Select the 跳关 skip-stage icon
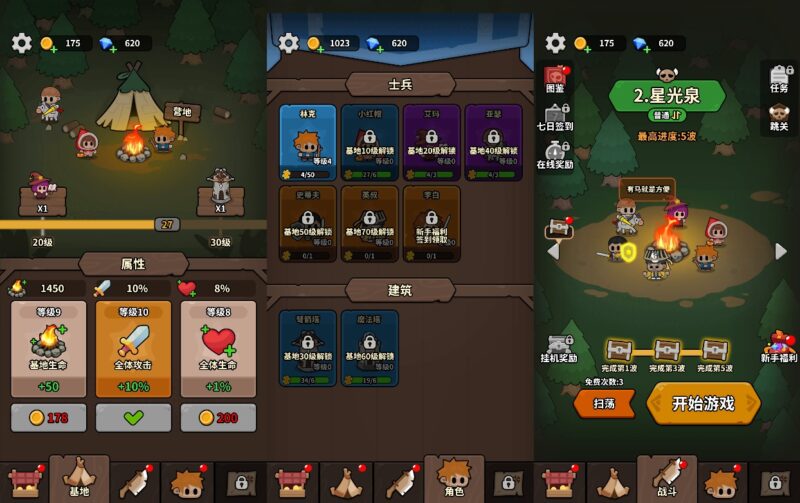 click(x=779, y=115)
